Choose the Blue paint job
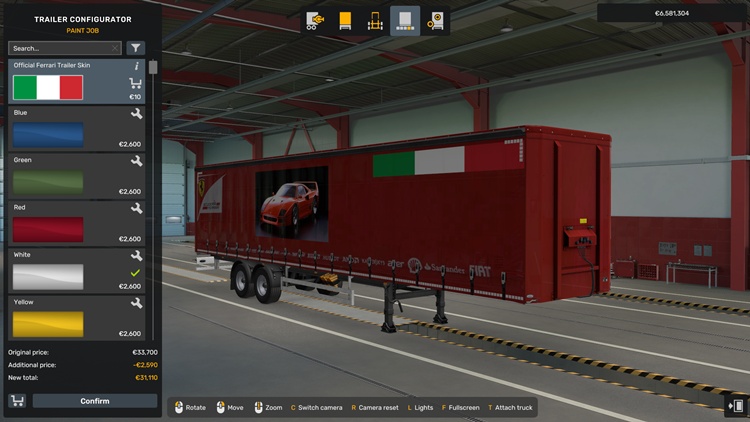Screen dimensions: 750x422 48,135
